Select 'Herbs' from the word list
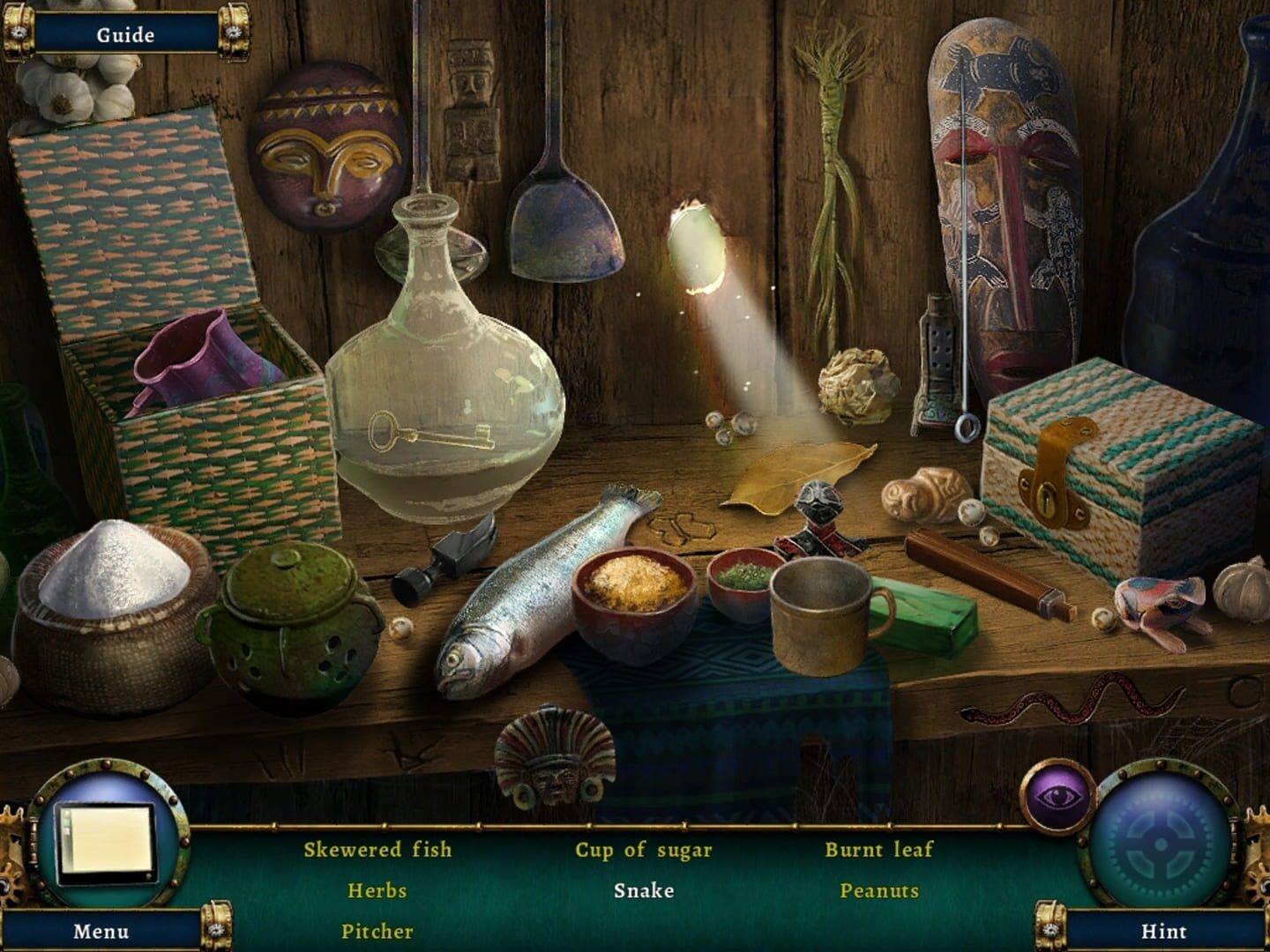 pos(378,892)
